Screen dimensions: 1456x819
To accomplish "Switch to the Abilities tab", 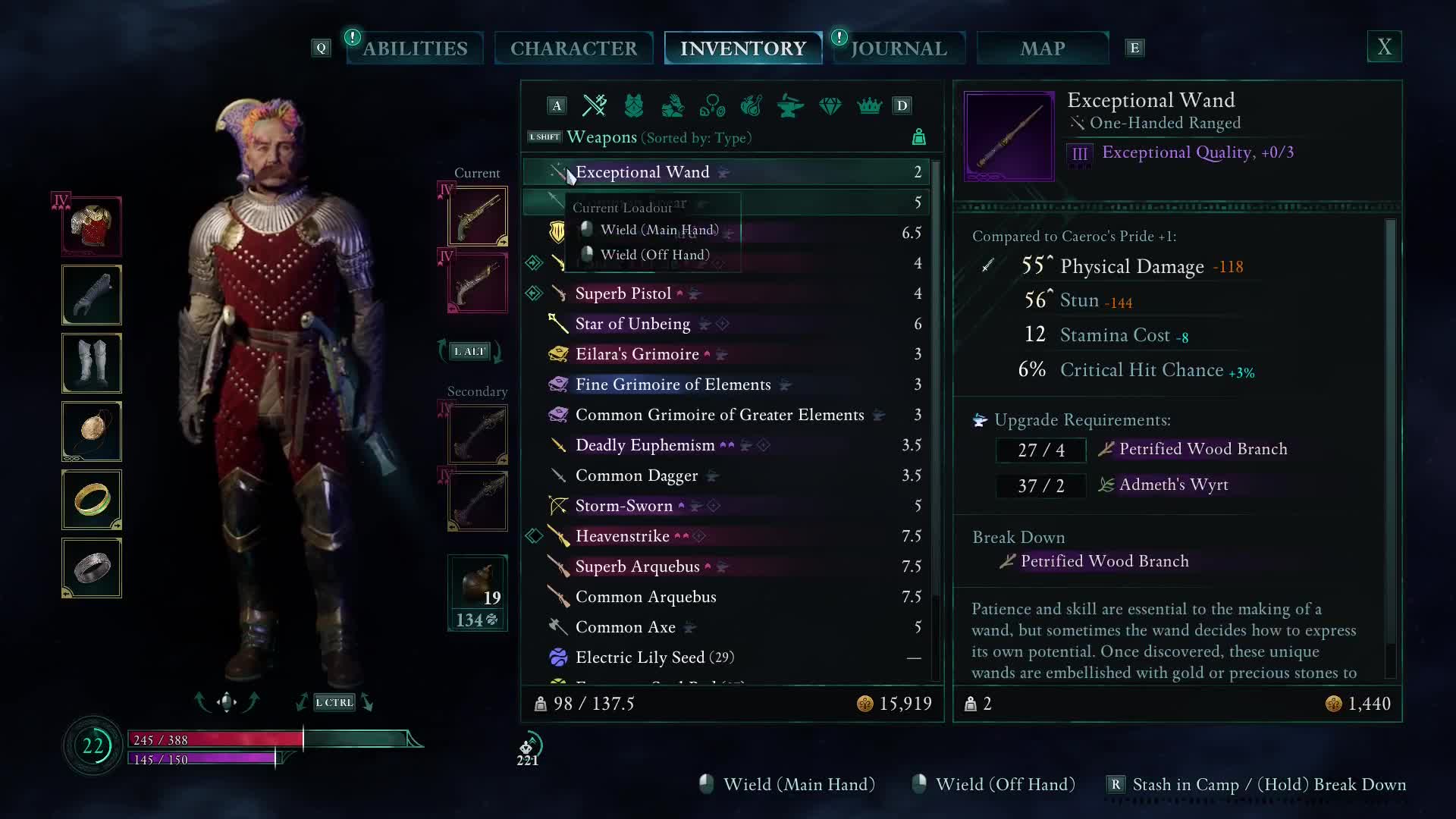I will click(415, 49).
